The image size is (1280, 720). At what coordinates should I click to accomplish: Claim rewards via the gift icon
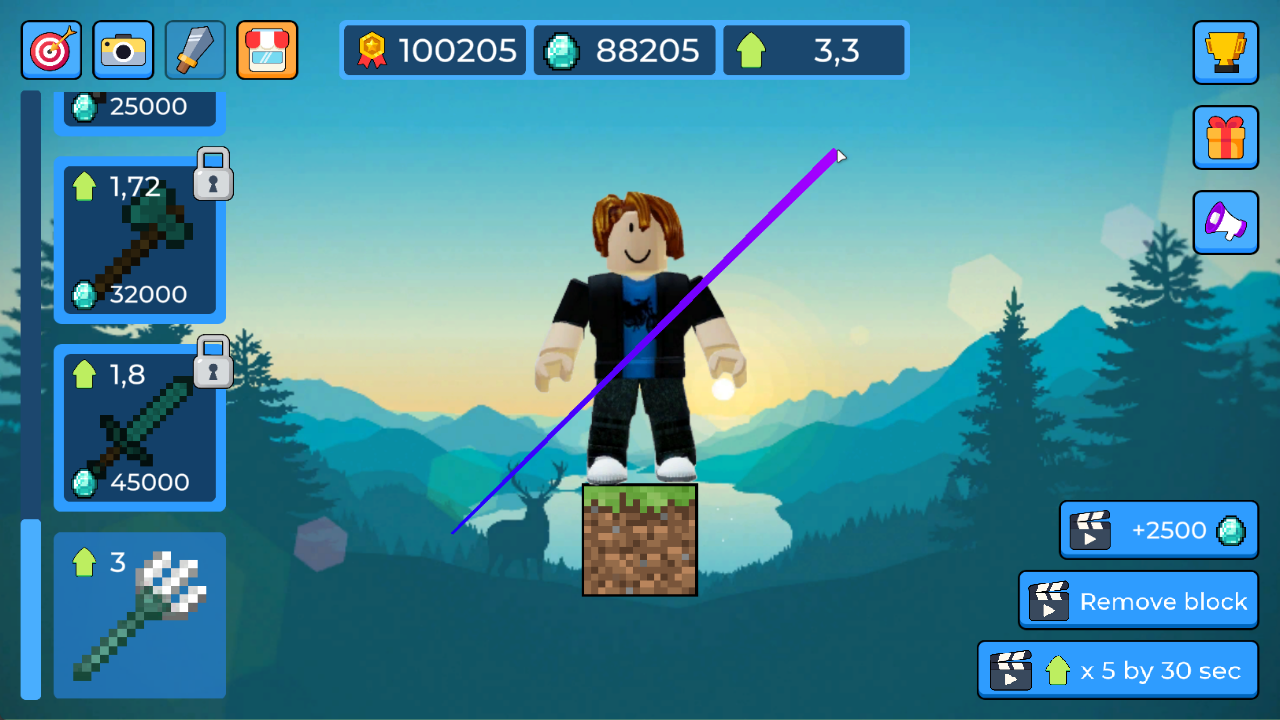coord(1225,138)
